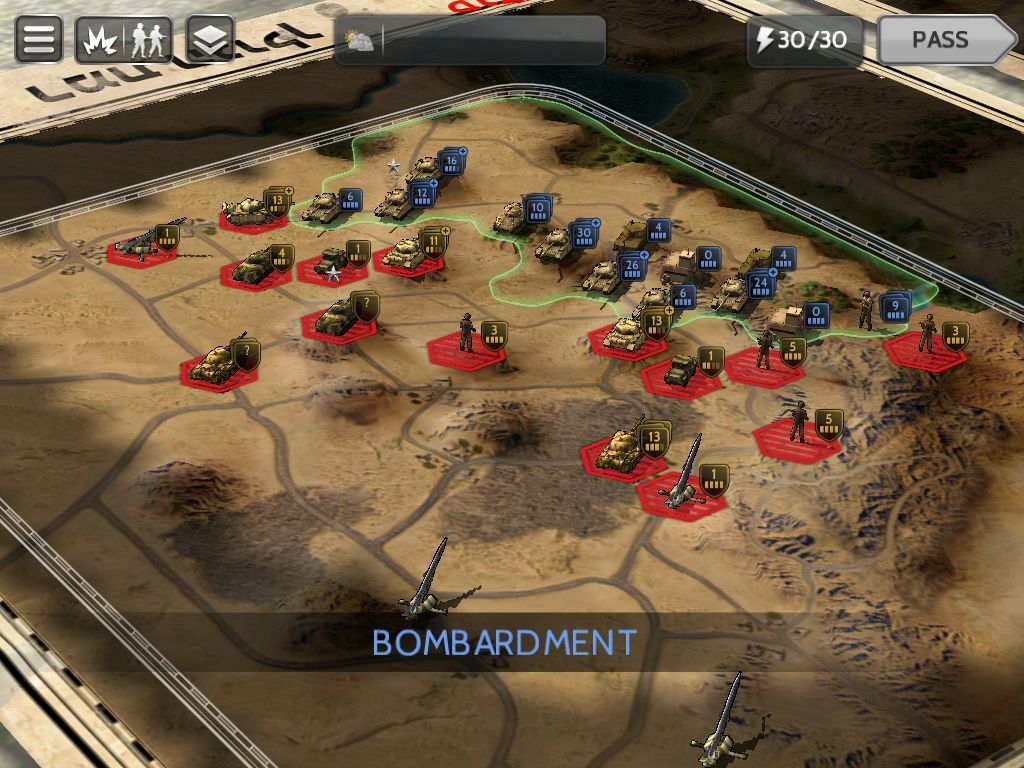1024x768 pixels.
Task: Select the blue tank with strength 30
Action: tap(557, 245)
